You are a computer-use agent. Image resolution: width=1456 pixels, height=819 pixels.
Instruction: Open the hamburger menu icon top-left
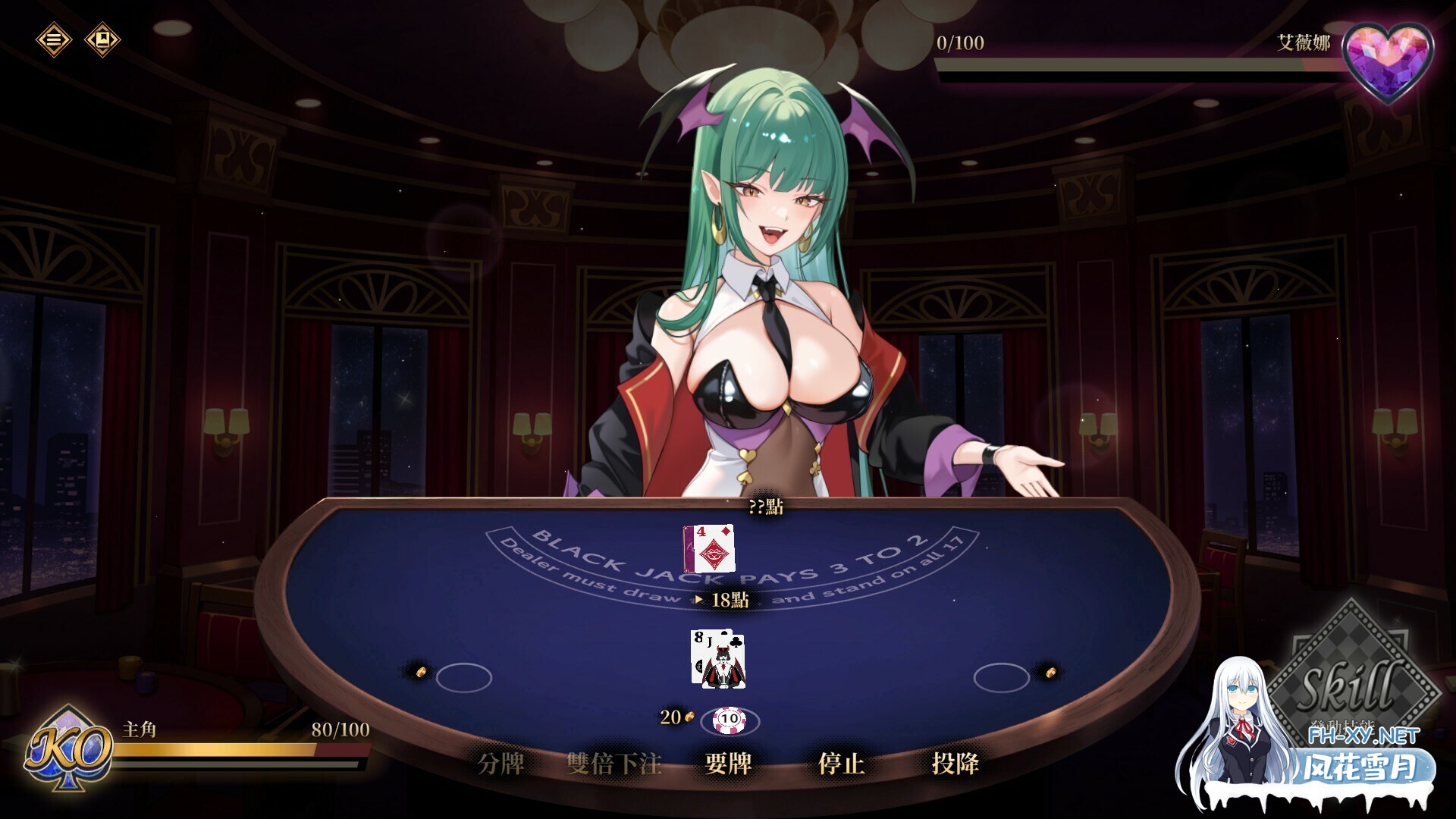point(53,41)
